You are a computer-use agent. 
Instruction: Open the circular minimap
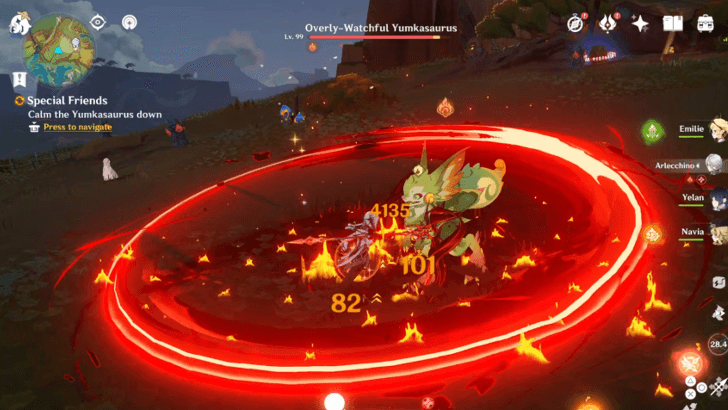[x=59, y=46]
